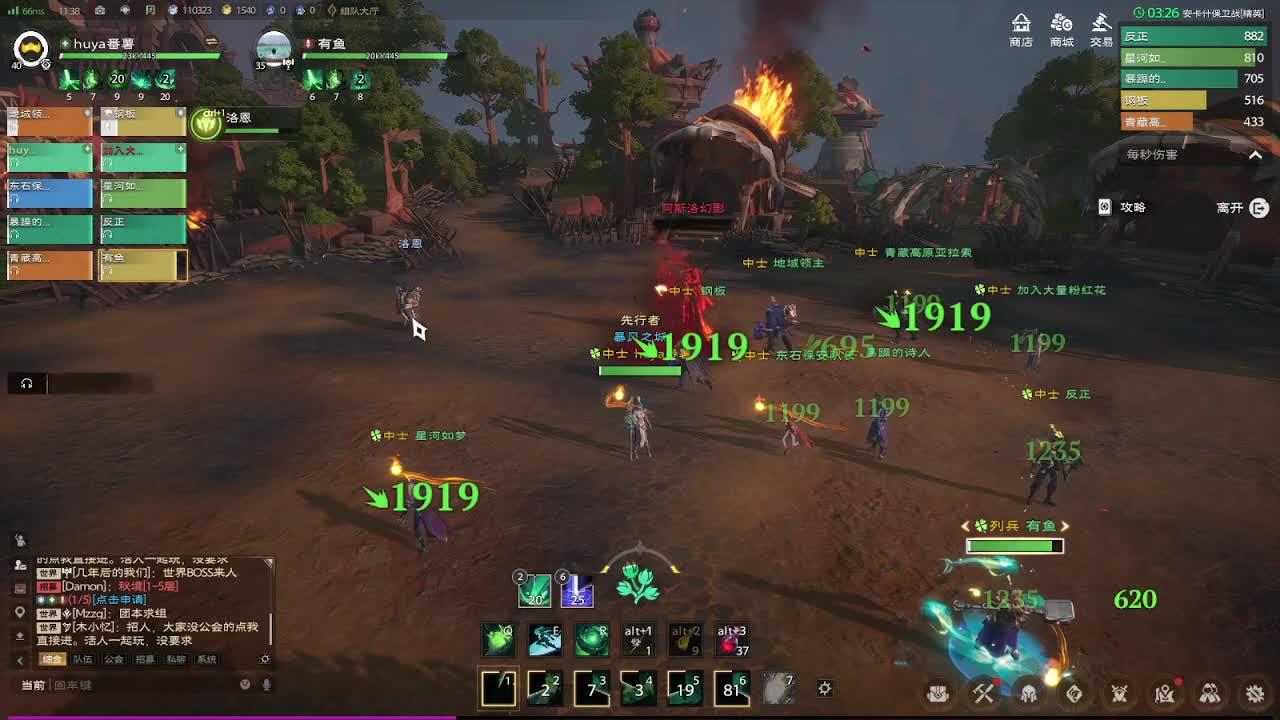Switch chat to the 公会 tab
Screen dimensions: 1280x720
pos(113,660)
